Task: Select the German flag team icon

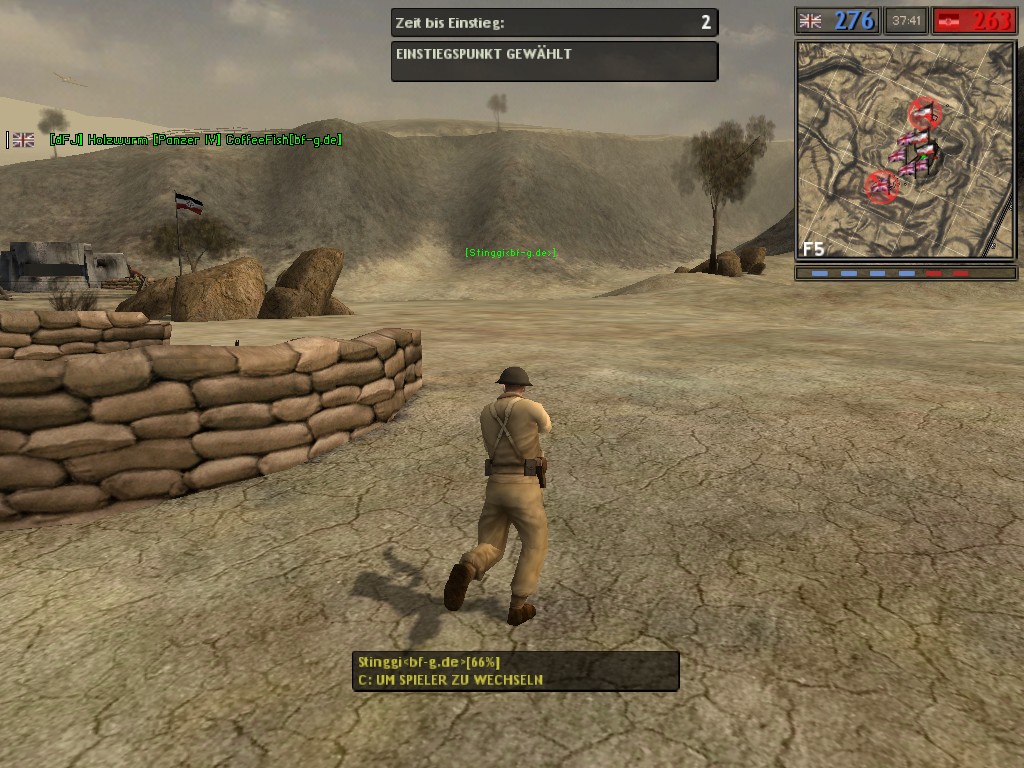Action: 949,20
